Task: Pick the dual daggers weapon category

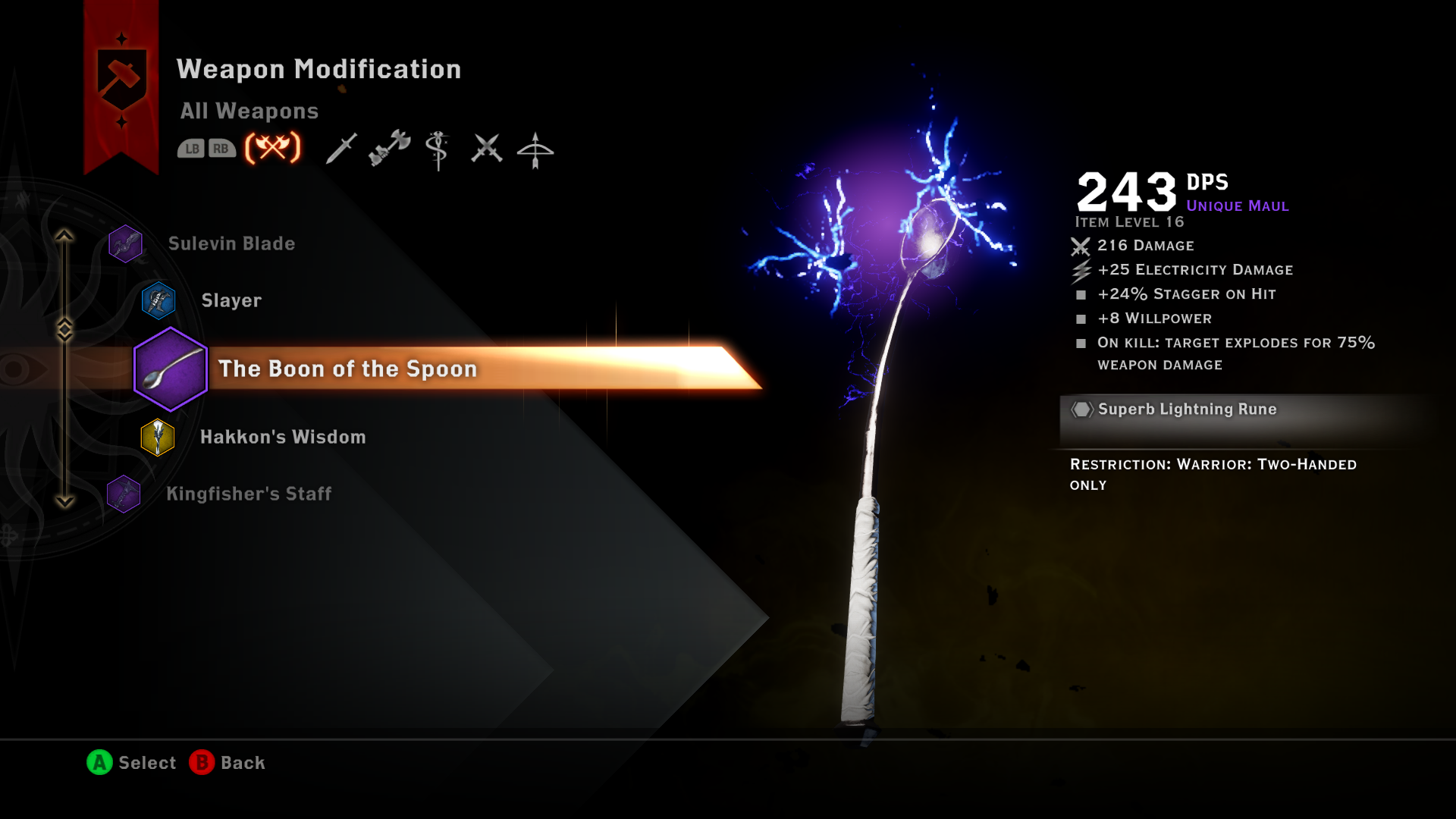Action: pyautogui.click(x=489, y=149)
